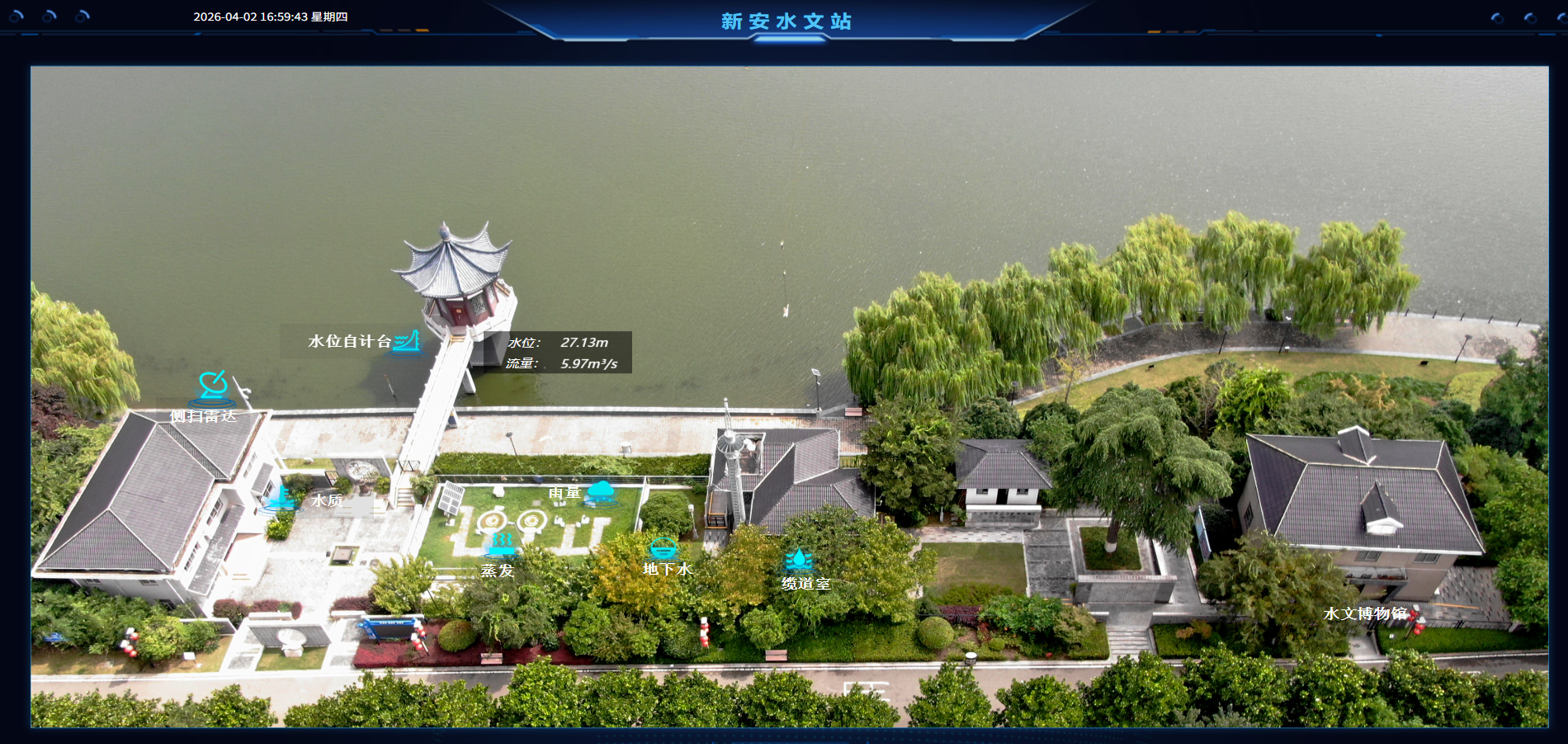1568x744 pixels.
Task: Open the 侧扫雷达 radar marker
Action: (x=212, y=386)
